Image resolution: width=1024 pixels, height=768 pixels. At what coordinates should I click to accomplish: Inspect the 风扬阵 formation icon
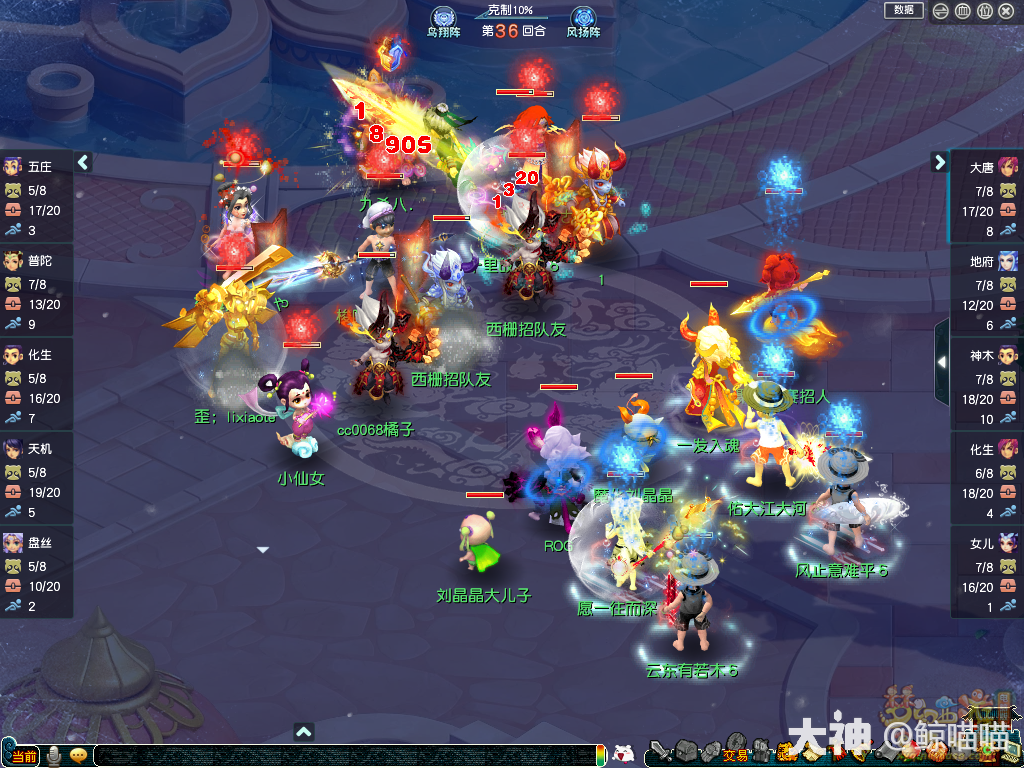(x=583, y=17)
